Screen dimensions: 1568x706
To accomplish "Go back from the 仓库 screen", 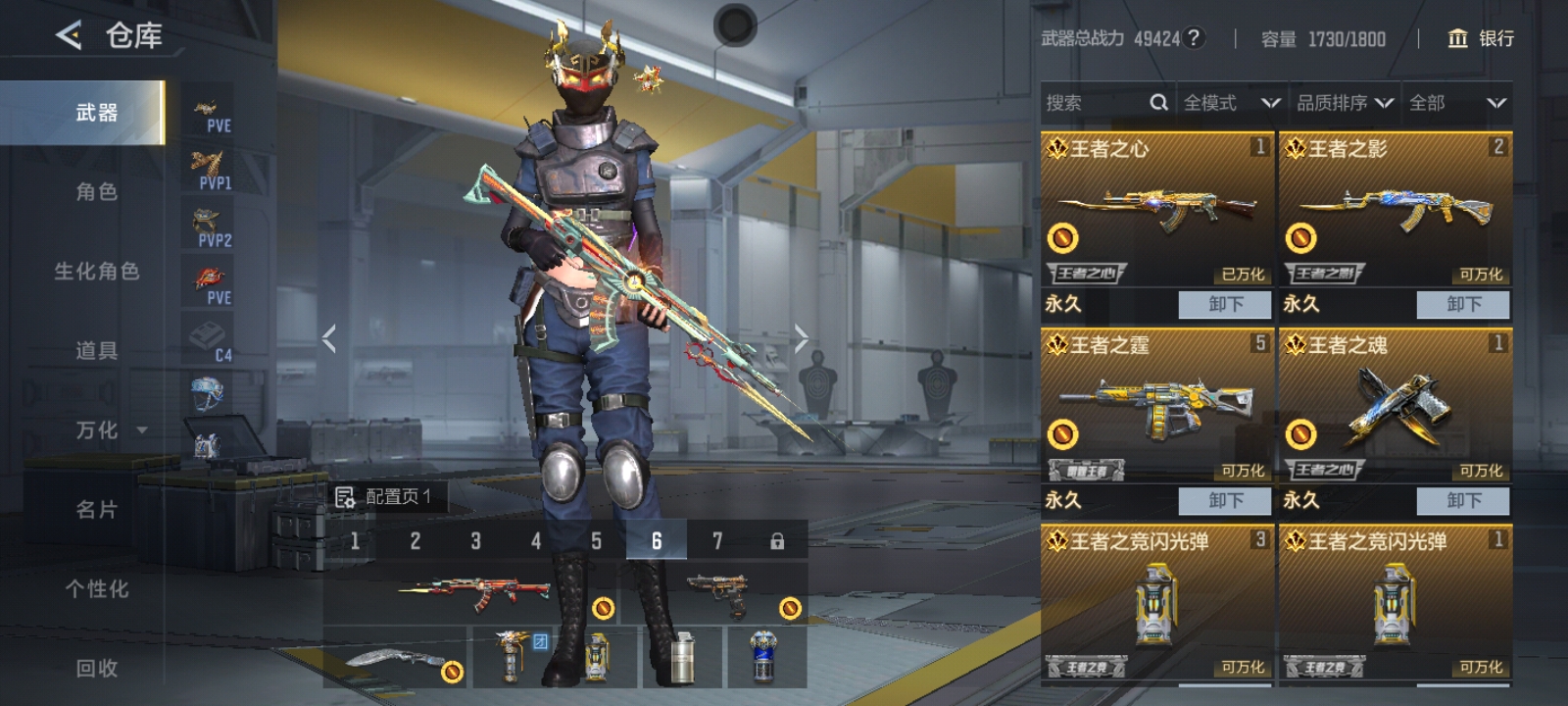I will [69, 36].
